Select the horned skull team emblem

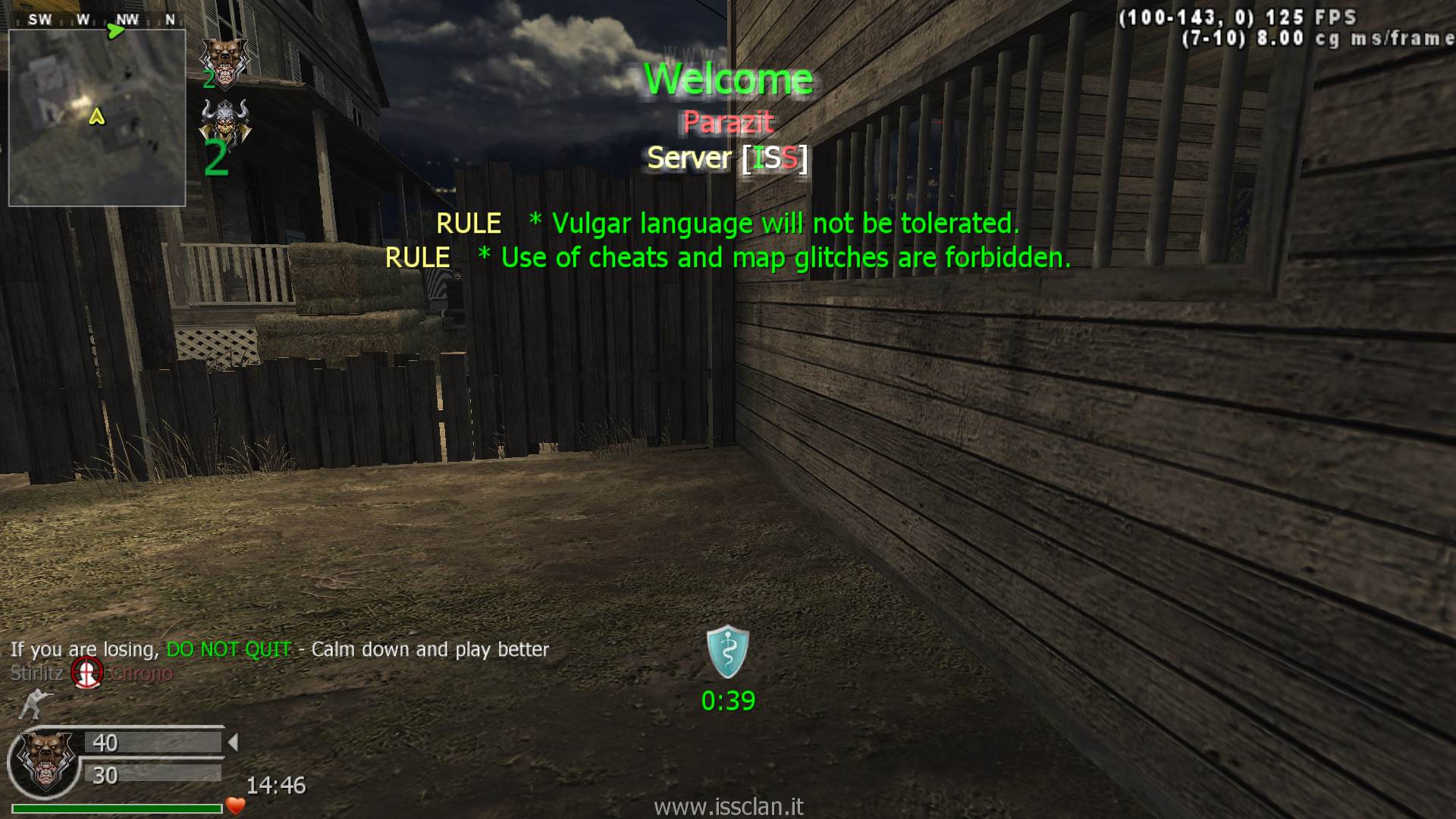click(x=224, y=121)
